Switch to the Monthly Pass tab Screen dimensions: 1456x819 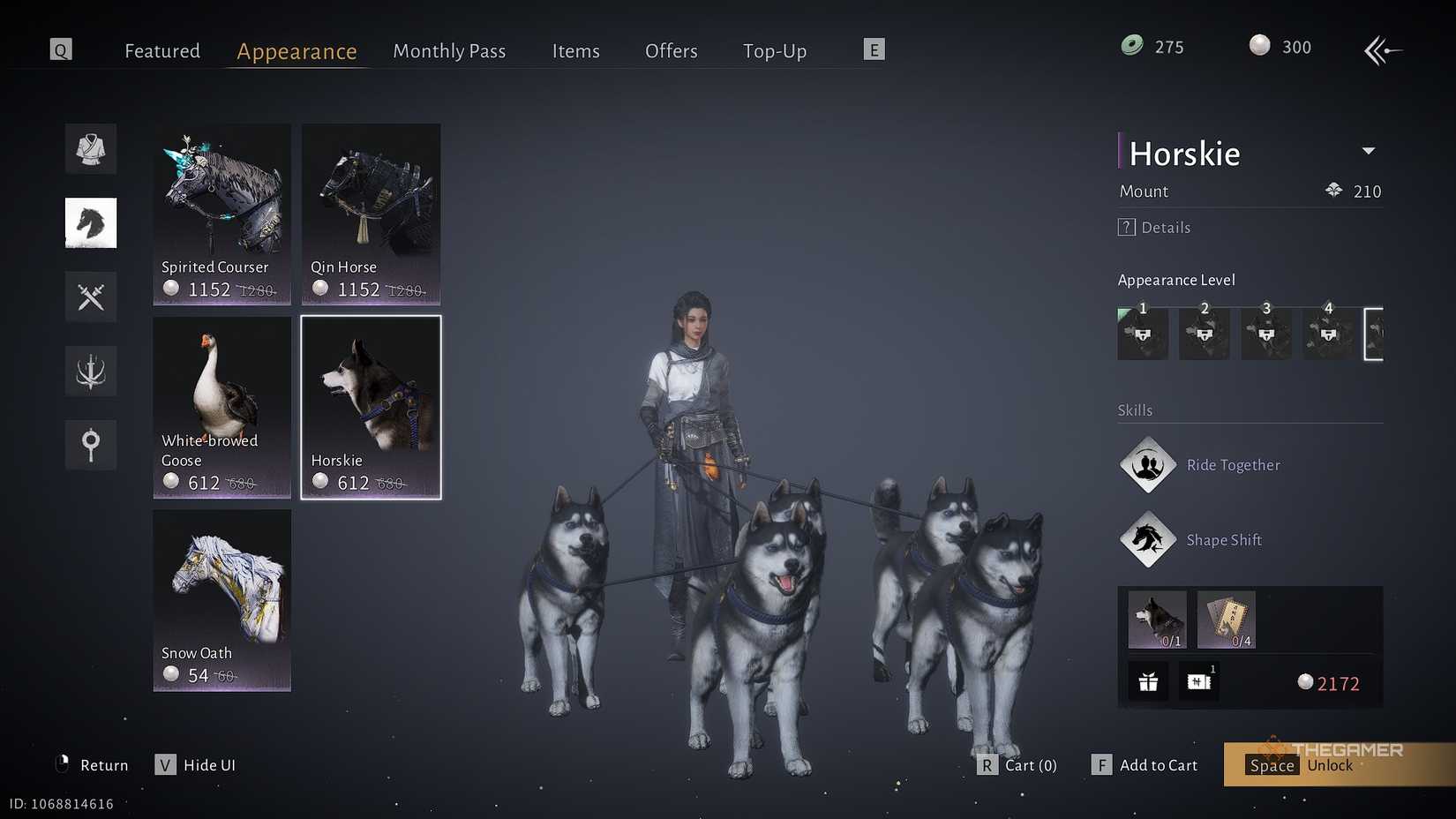click(449, 50)
